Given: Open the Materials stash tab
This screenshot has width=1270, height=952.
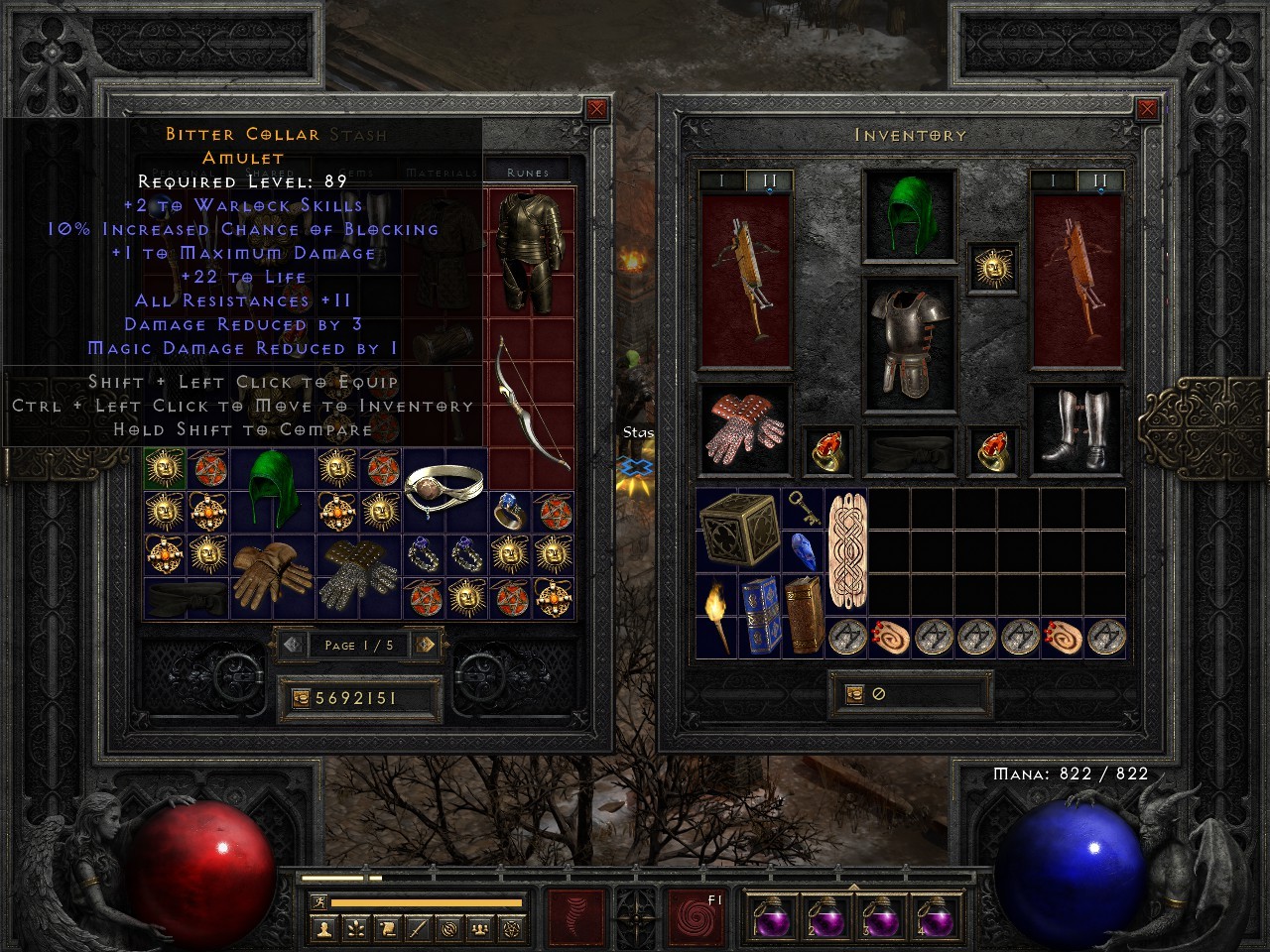Looking at the screenshot, I should [441, 173].
